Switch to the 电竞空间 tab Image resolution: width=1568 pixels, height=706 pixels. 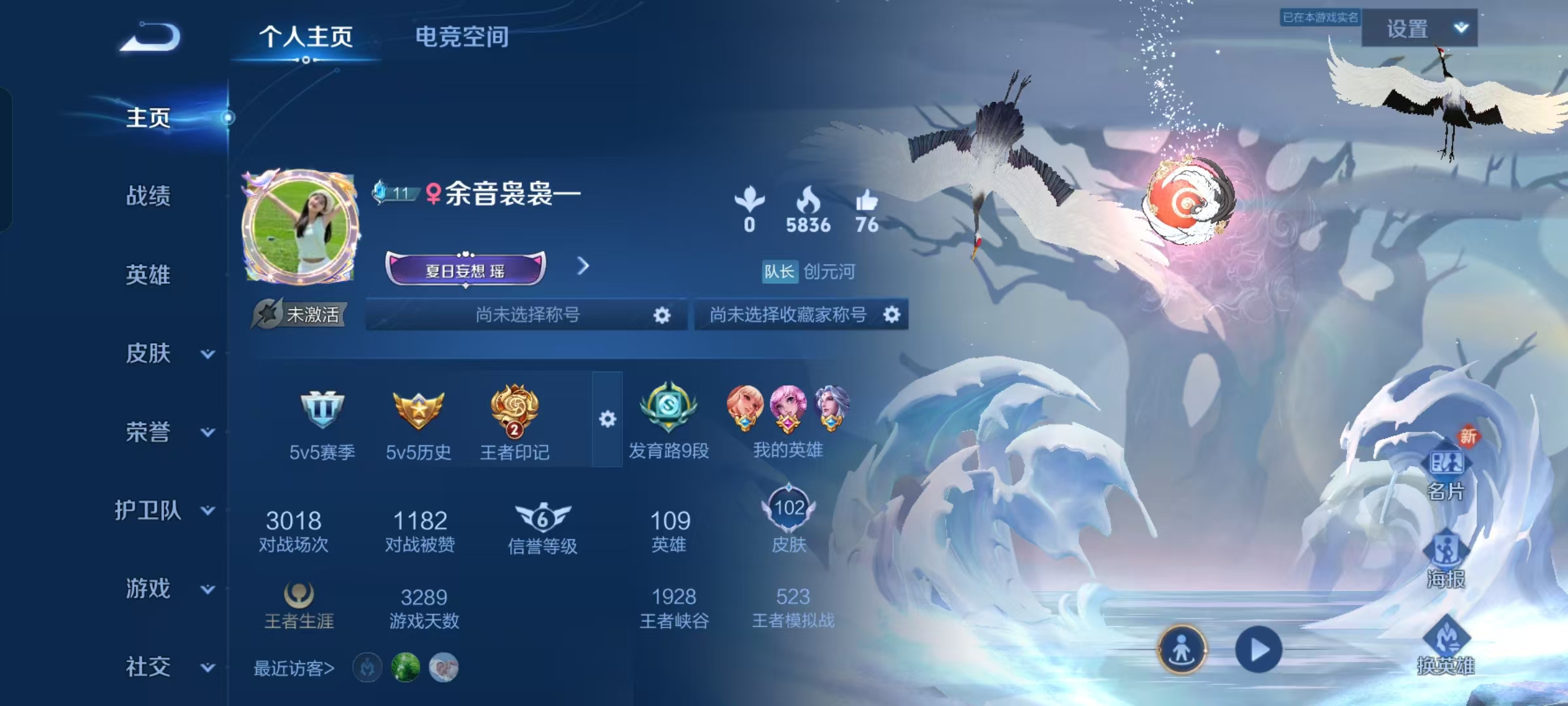click(x=462, y=37)
